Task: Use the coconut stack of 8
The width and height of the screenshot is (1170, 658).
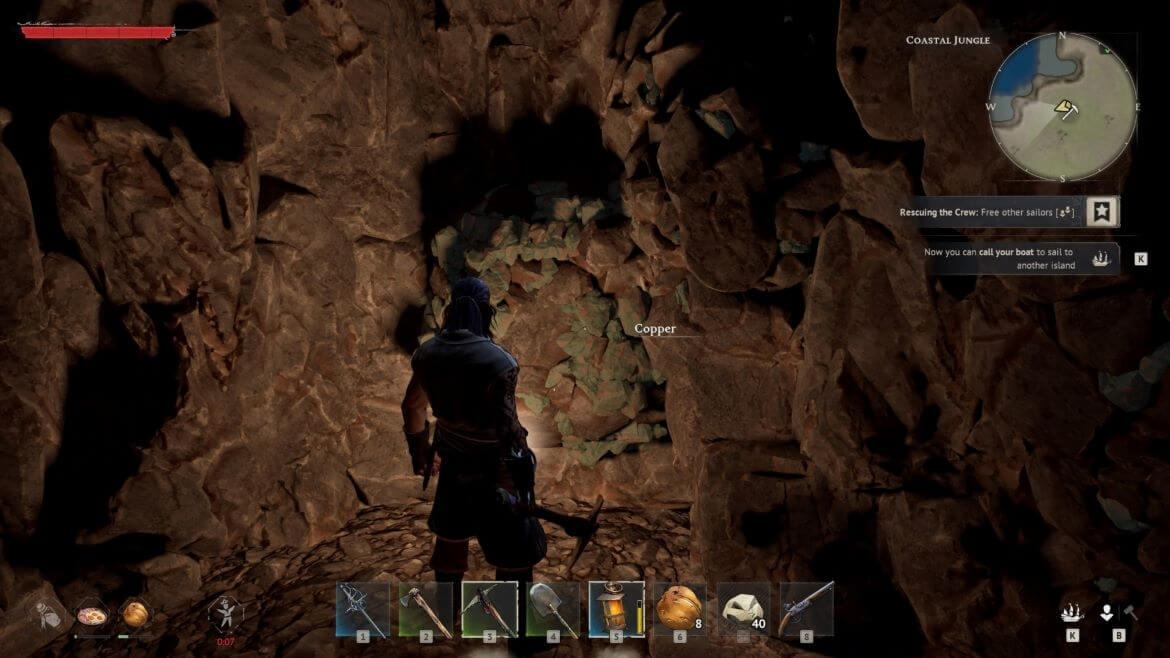Action: 680,609
